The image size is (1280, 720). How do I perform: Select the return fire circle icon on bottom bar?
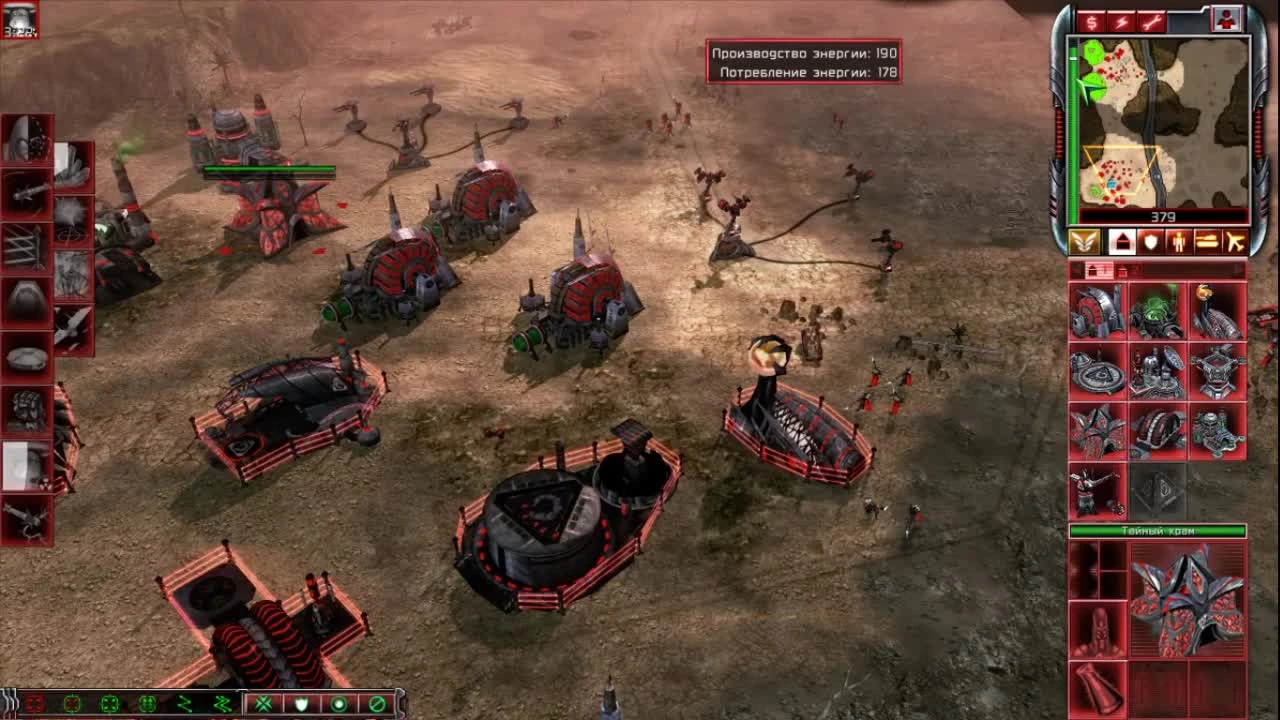(x=337, y=703)
